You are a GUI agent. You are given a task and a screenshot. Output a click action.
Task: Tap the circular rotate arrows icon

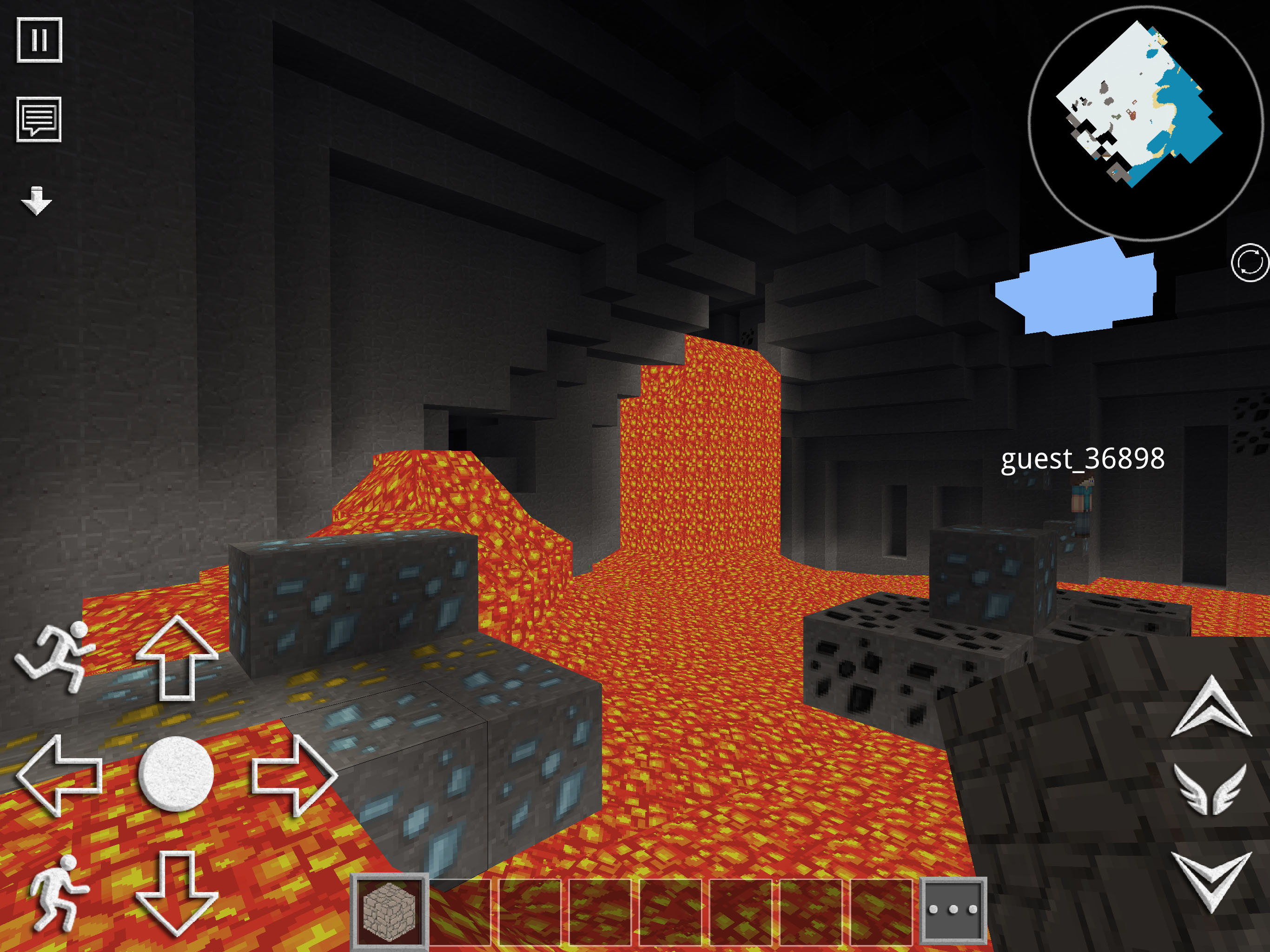pyautogui.click(x=1250, y=263)
